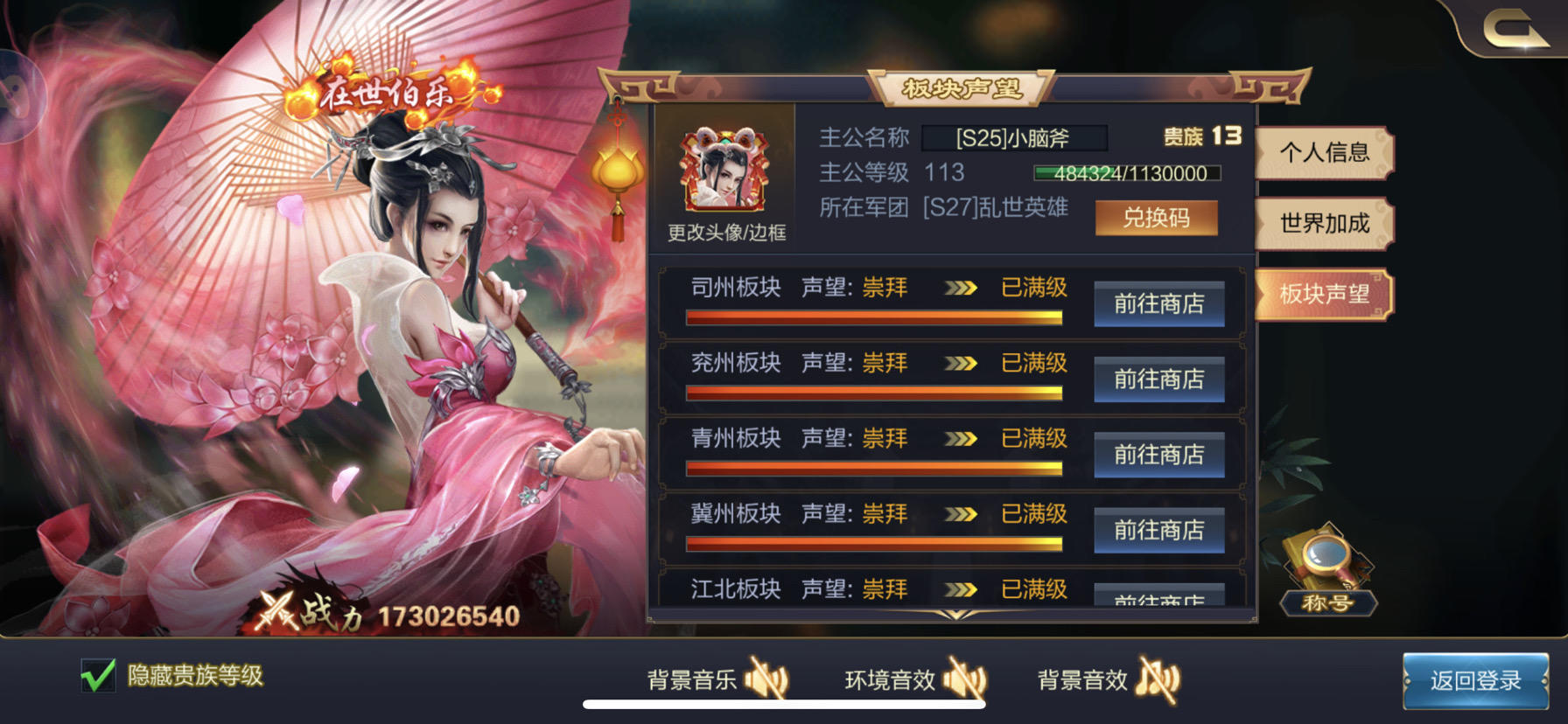Image resolution: width=1568 pixels, height=724 pixels.
Task: Unmute the 背景音效 note icon
Action: pos(1157,679)
